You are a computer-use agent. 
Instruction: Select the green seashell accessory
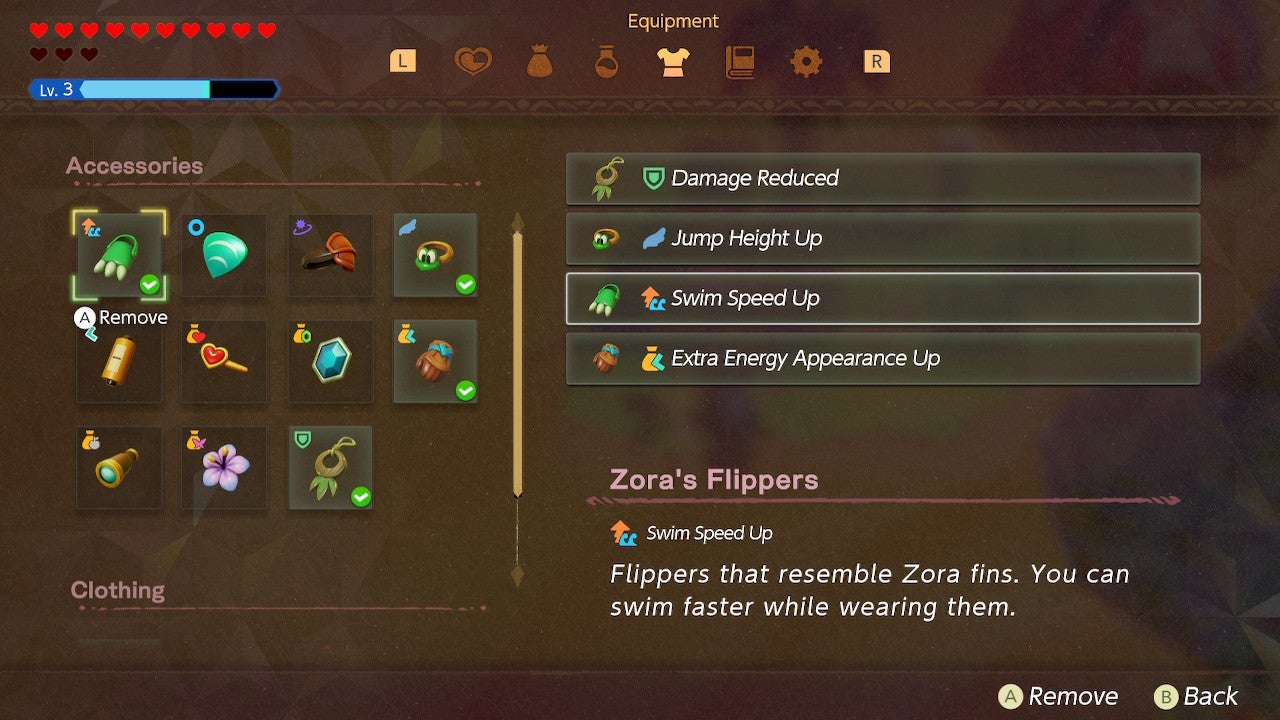coord(224,257)
